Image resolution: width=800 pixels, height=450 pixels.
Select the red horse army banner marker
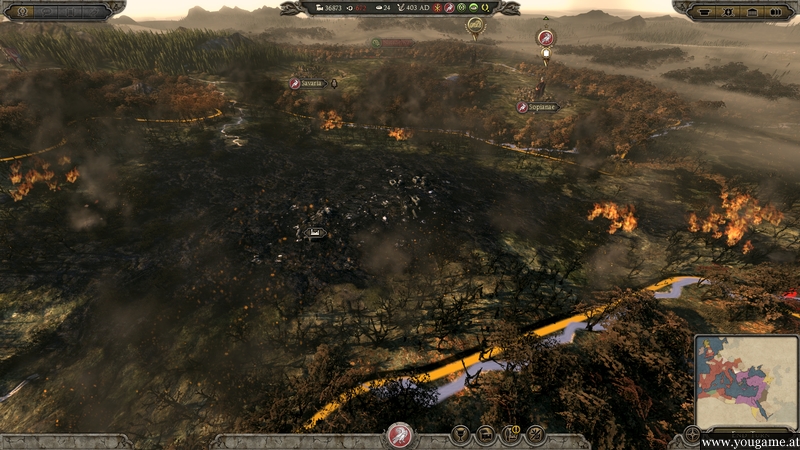(545, 38)
